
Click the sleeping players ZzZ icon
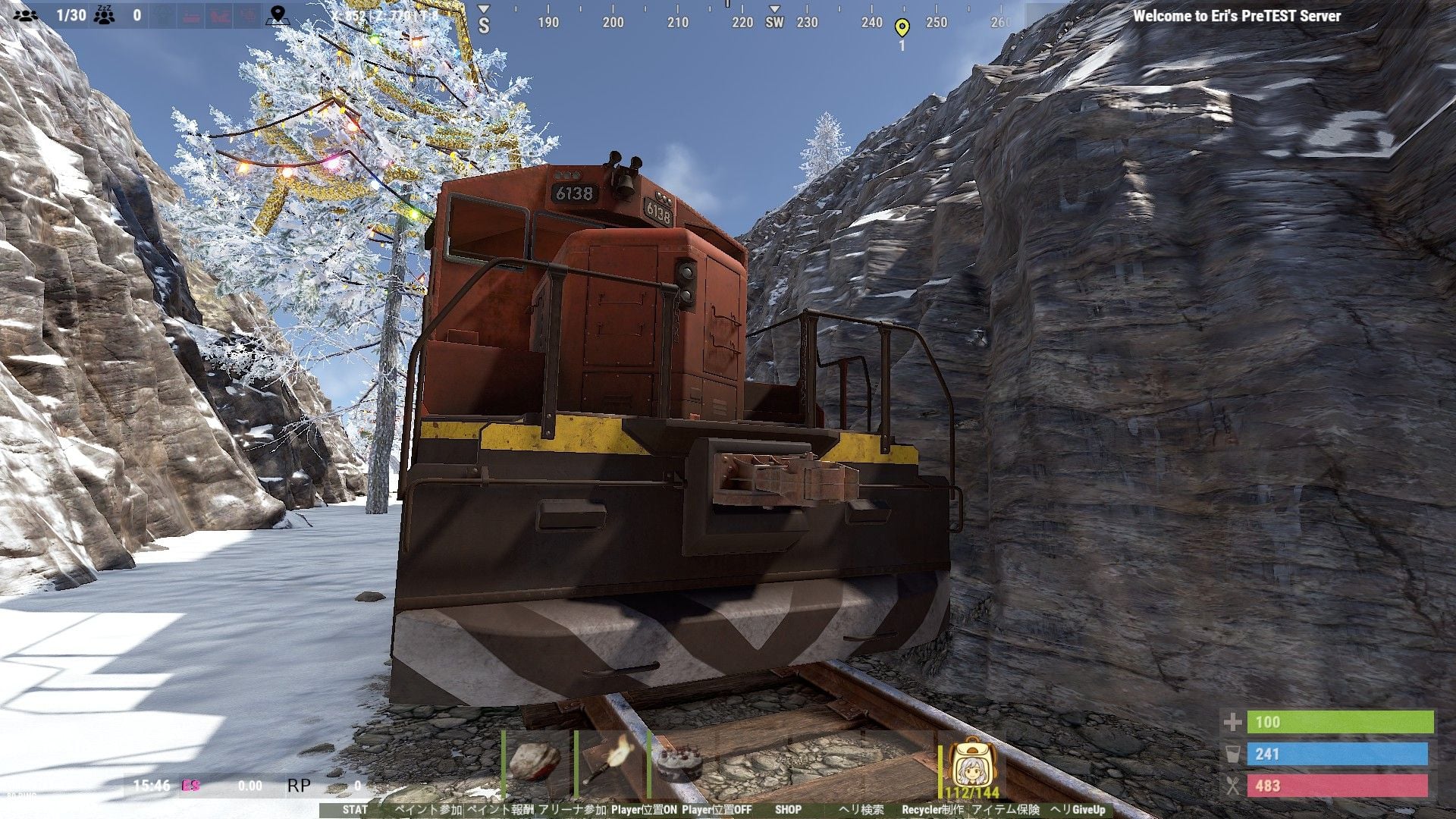tap(105, 14)
